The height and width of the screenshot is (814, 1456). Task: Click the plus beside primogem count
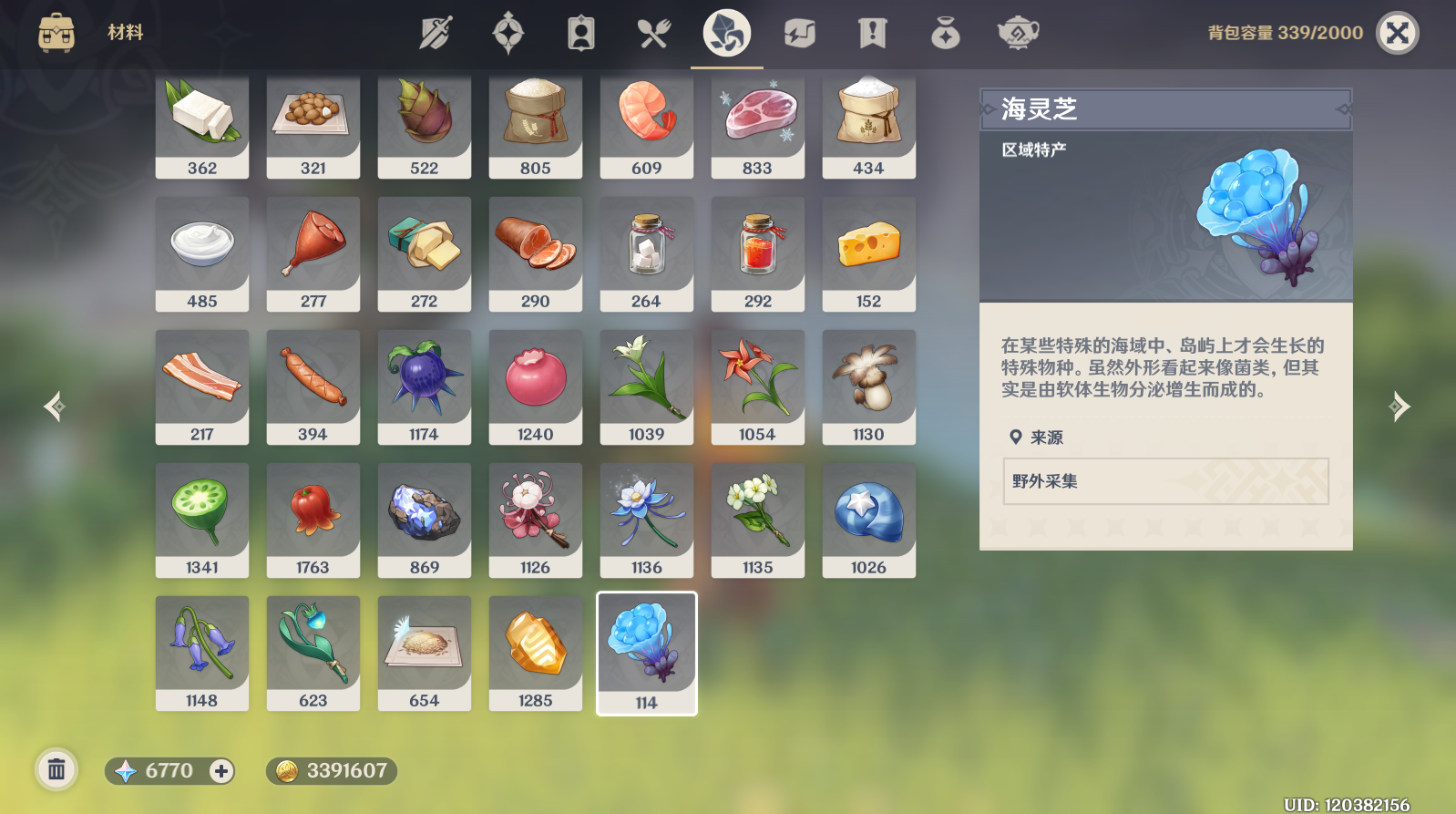pos(220,771)
